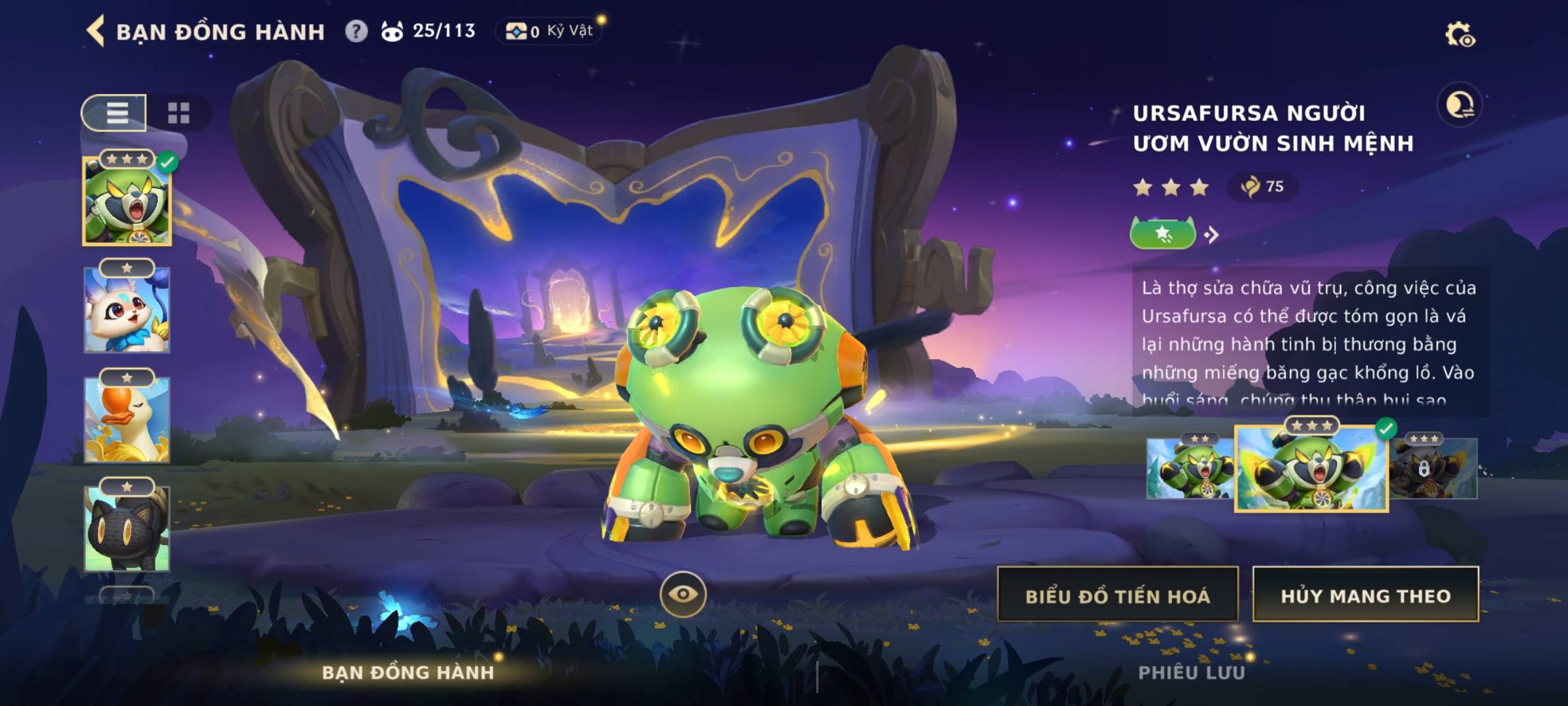
Task: Open the gear display settings icon
Action: [1460, 35]
